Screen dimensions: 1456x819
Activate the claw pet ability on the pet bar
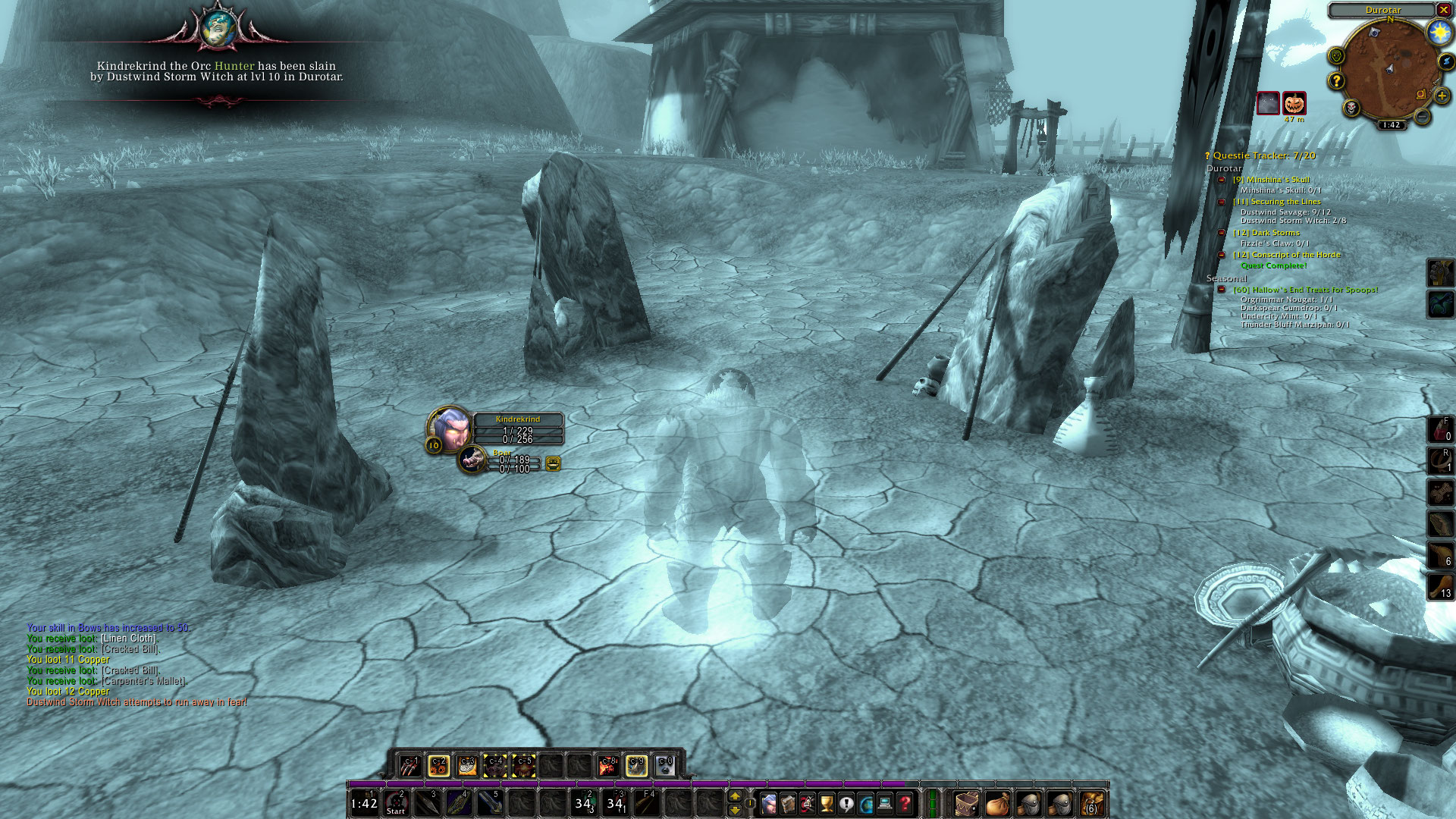410,765
